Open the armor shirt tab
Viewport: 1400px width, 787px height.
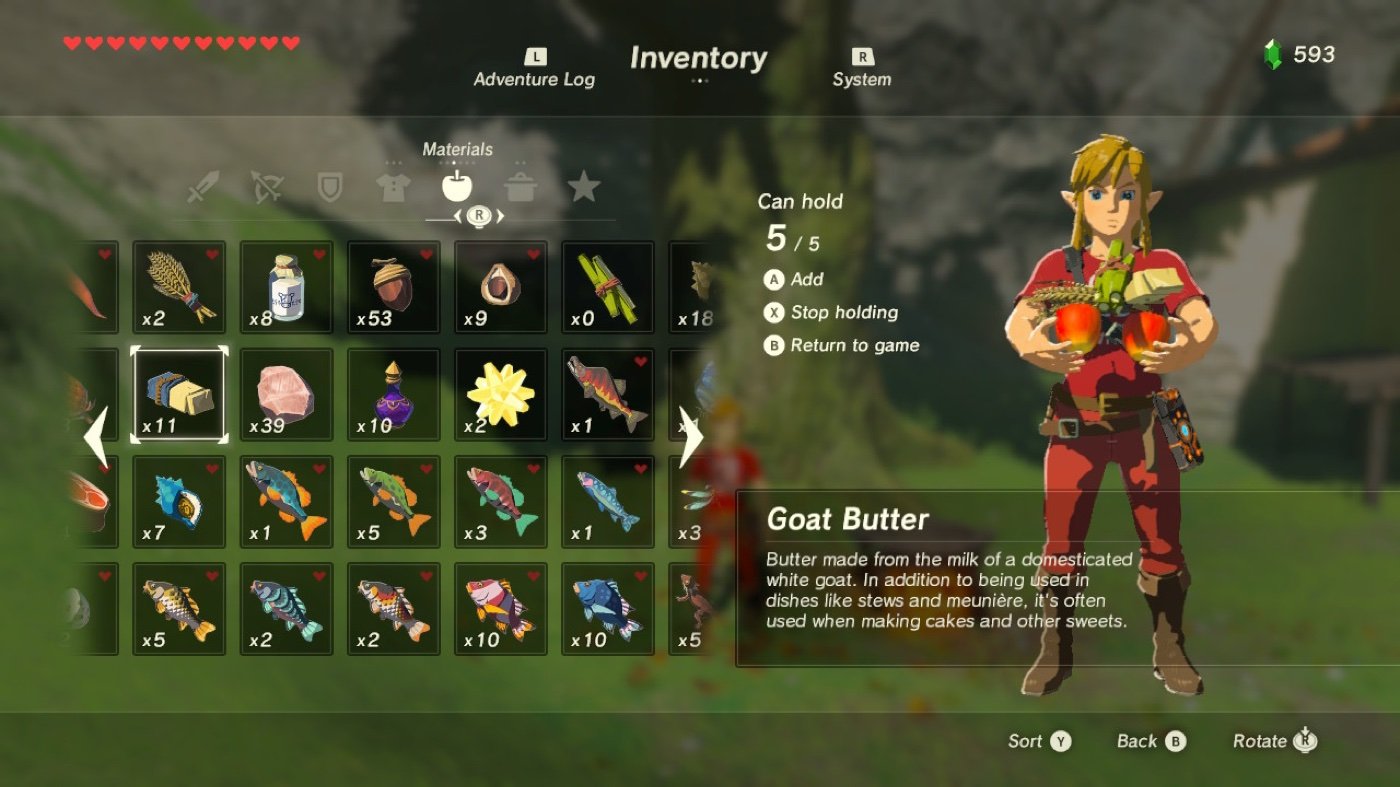[x=393, y=186]
